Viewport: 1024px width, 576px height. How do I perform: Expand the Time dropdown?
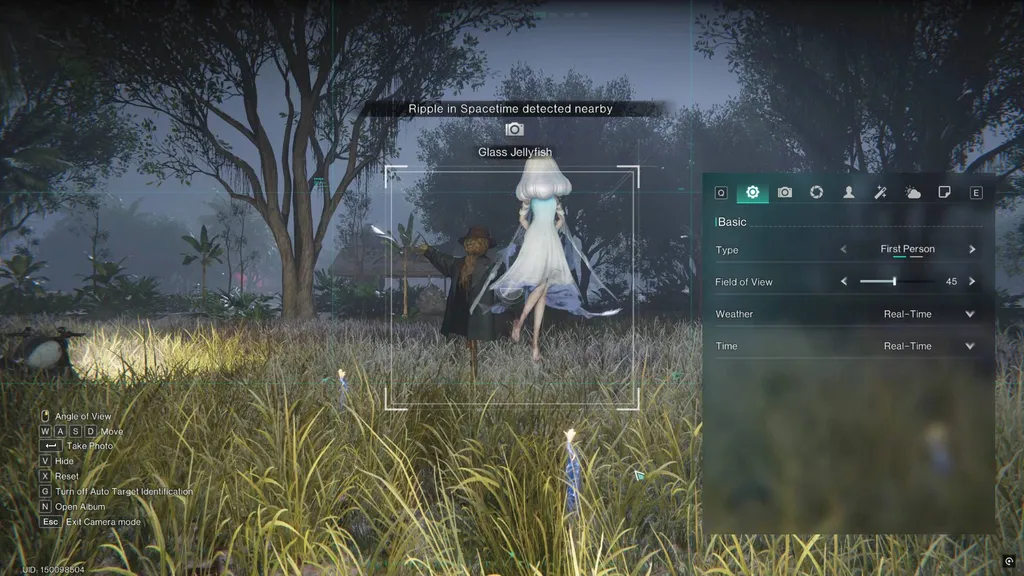[969, 346]
